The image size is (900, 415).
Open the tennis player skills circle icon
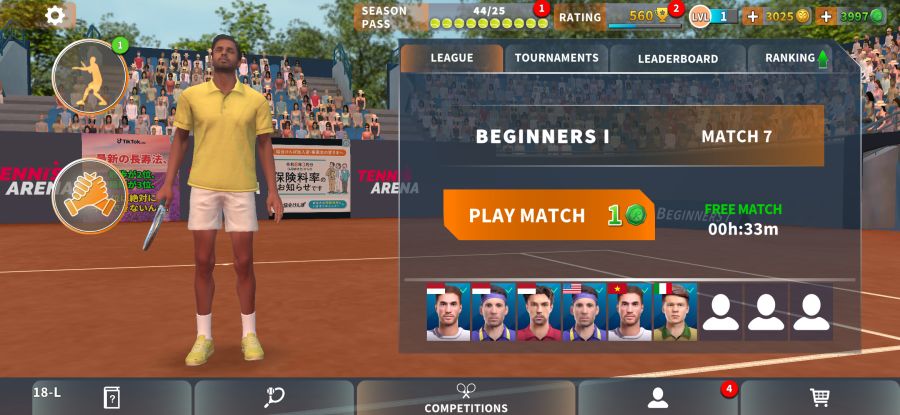point(89,76)
